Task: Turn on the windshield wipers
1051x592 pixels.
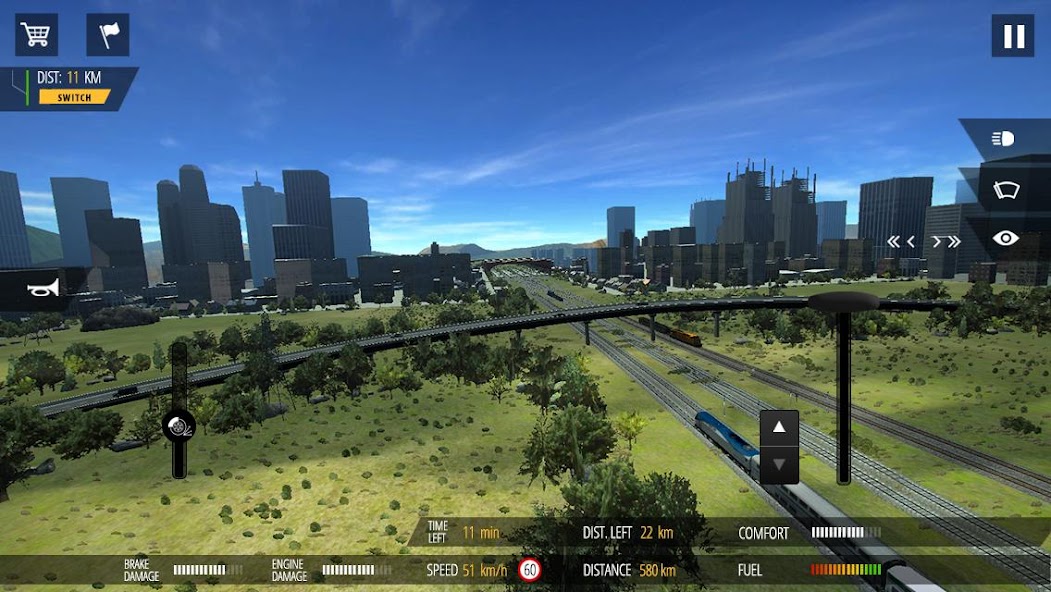Action: pos(1005,189)
